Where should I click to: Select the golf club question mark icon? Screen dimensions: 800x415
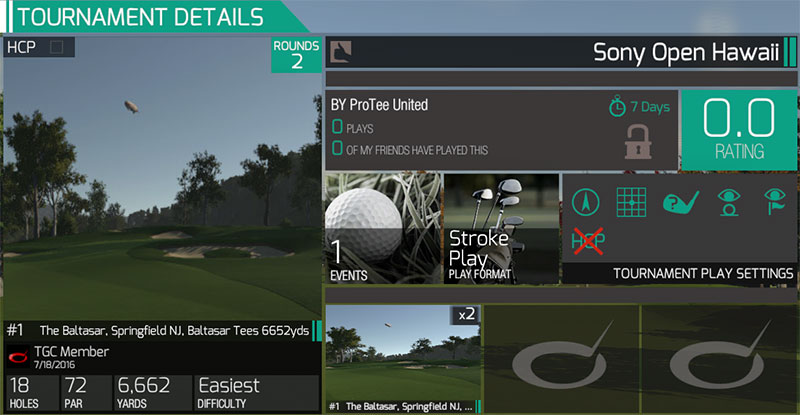click(679, 202)
